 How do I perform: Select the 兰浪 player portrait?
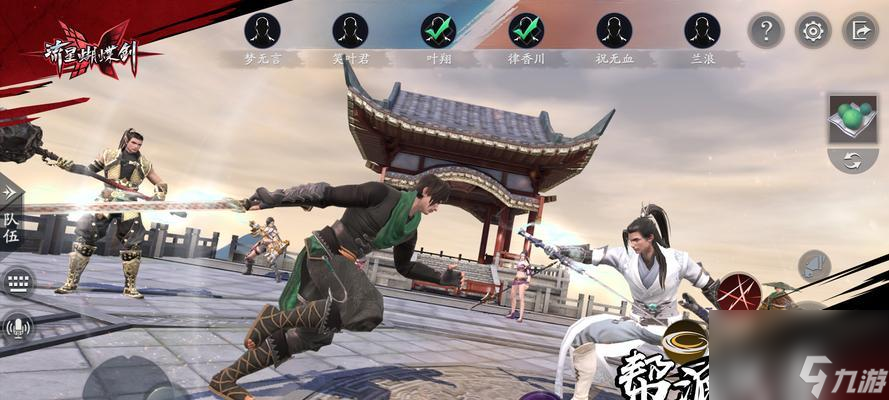[702, 30]
